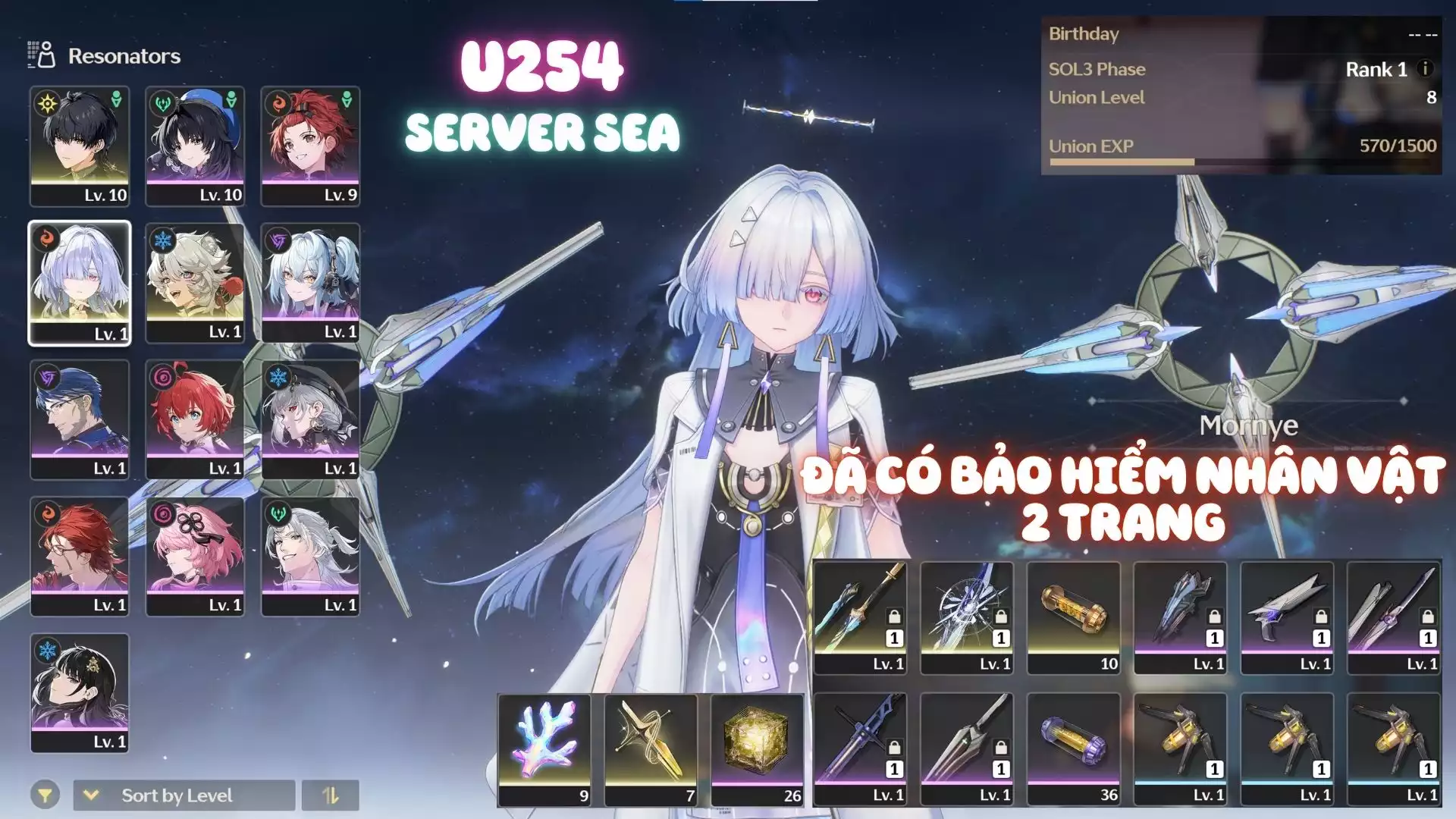
Task: Select the lion-maned blonde resonator card
Action: [x=195, y=283]
